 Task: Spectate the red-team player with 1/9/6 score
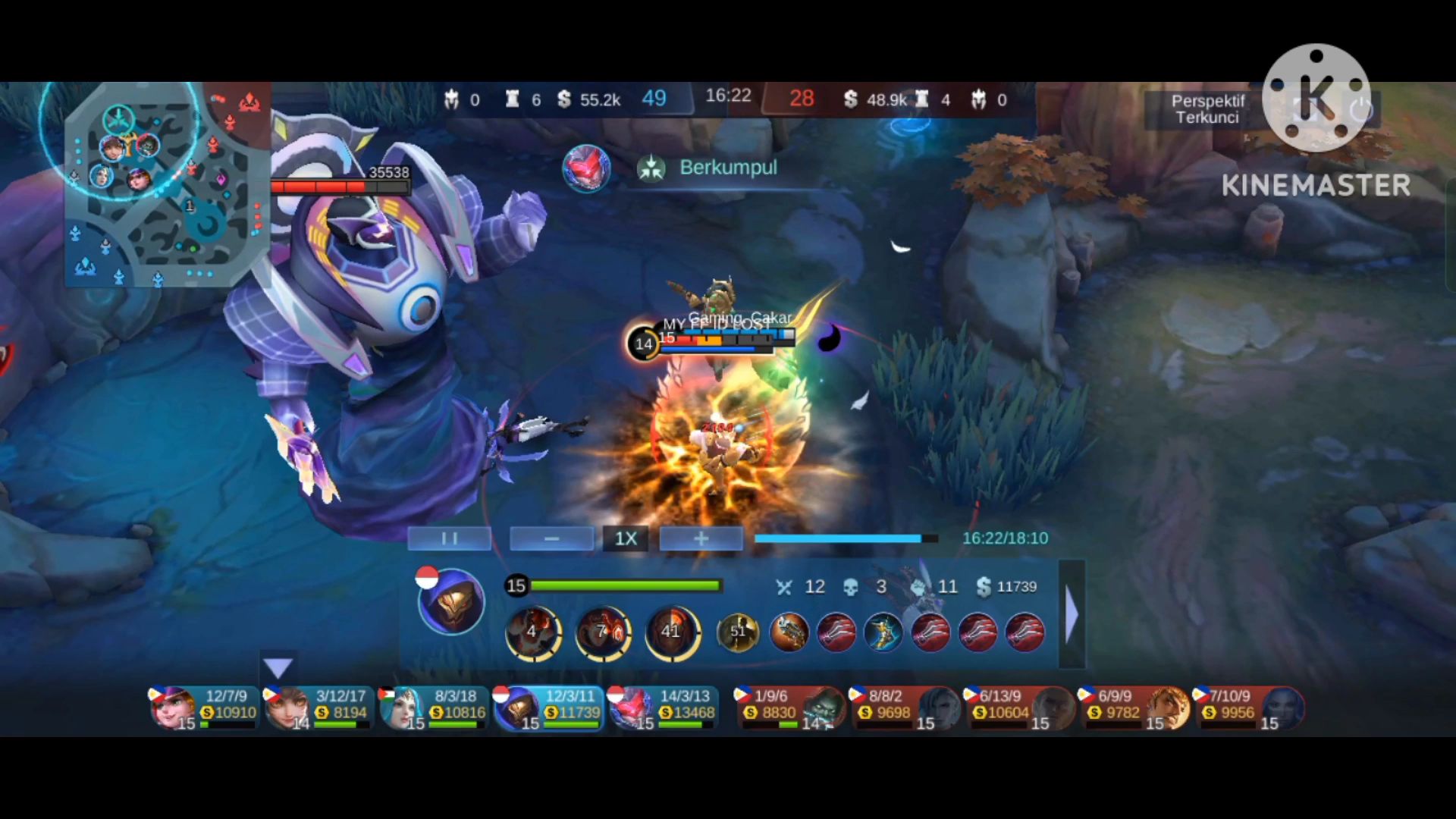click(790, 708)
